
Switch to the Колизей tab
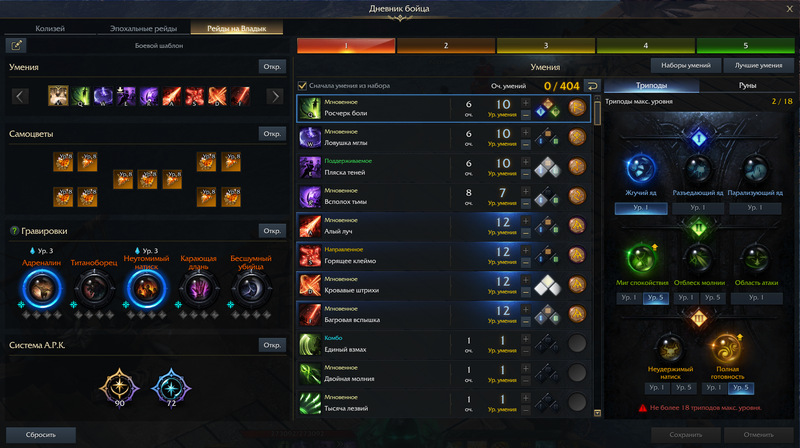pyautogui.click(x=57, y=29)
